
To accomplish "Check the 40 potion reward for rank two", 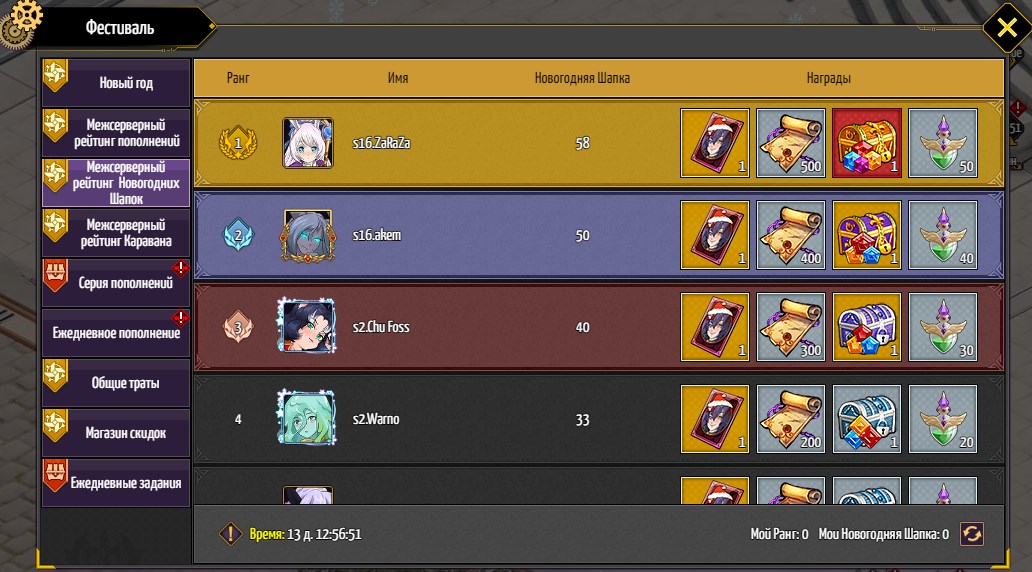I will pos(943,236).
